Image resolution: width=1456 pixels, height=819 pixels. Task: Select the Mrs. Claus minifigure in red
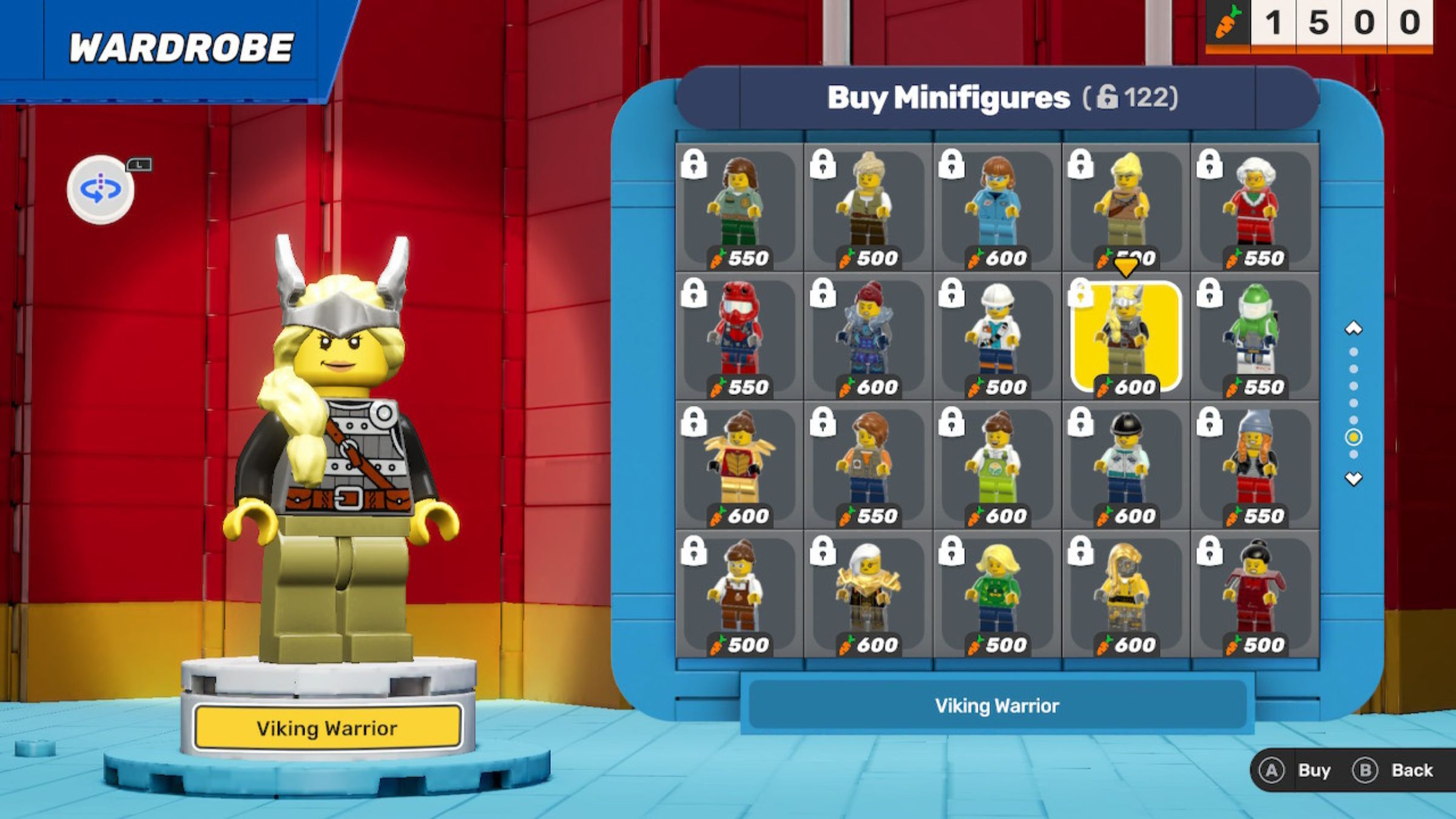(1255, 207)
